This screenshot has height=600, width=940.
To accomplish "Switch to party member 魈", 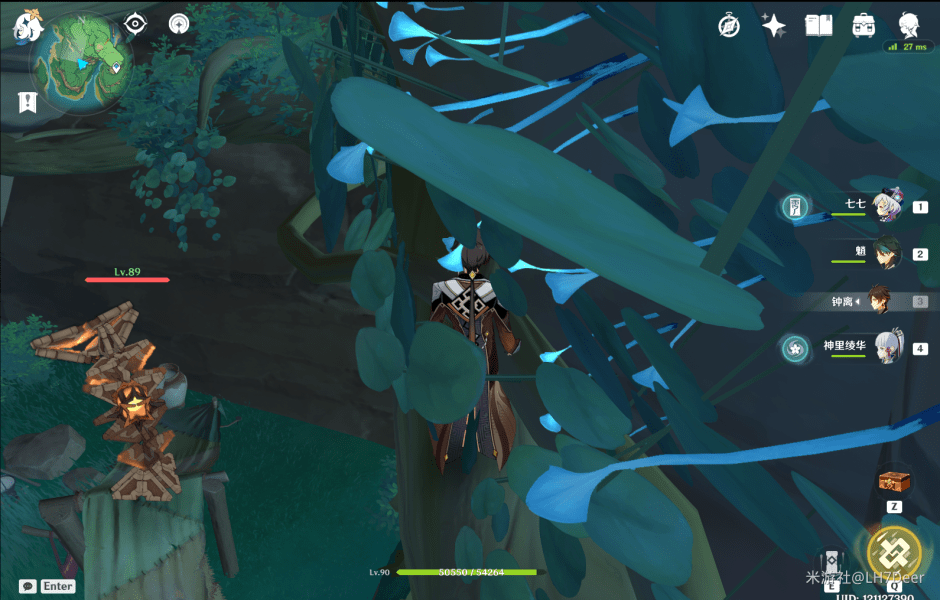I will pos(887,253).
